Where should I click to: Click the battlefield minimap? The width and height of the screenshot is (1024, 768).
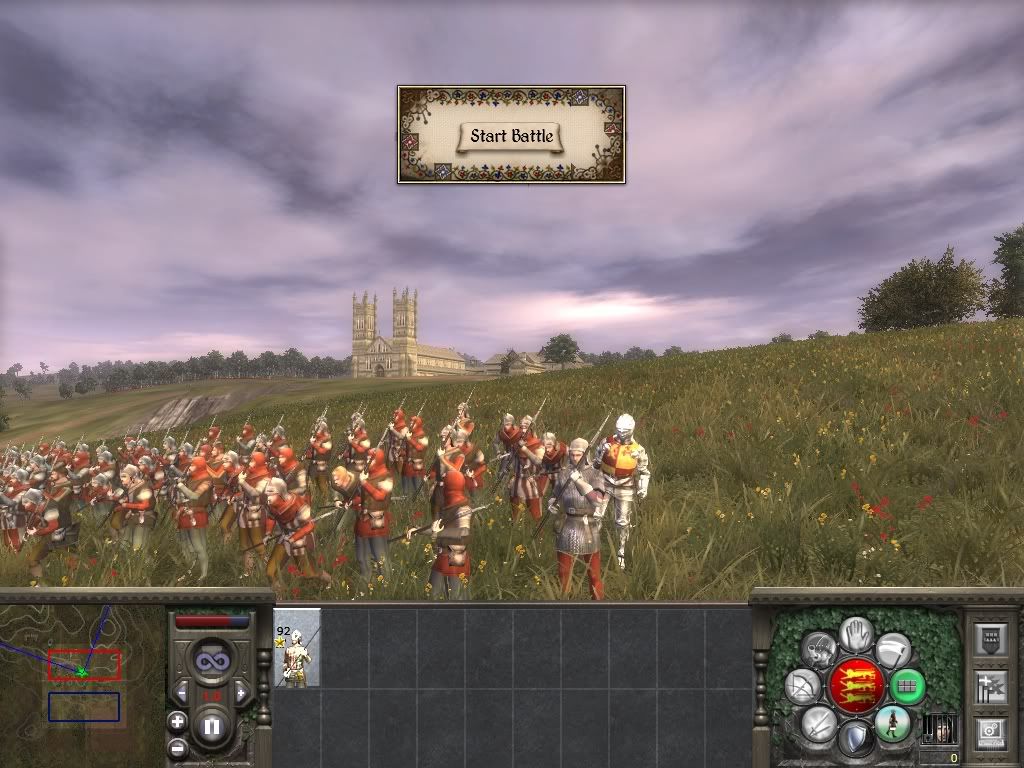pos(83,680)
